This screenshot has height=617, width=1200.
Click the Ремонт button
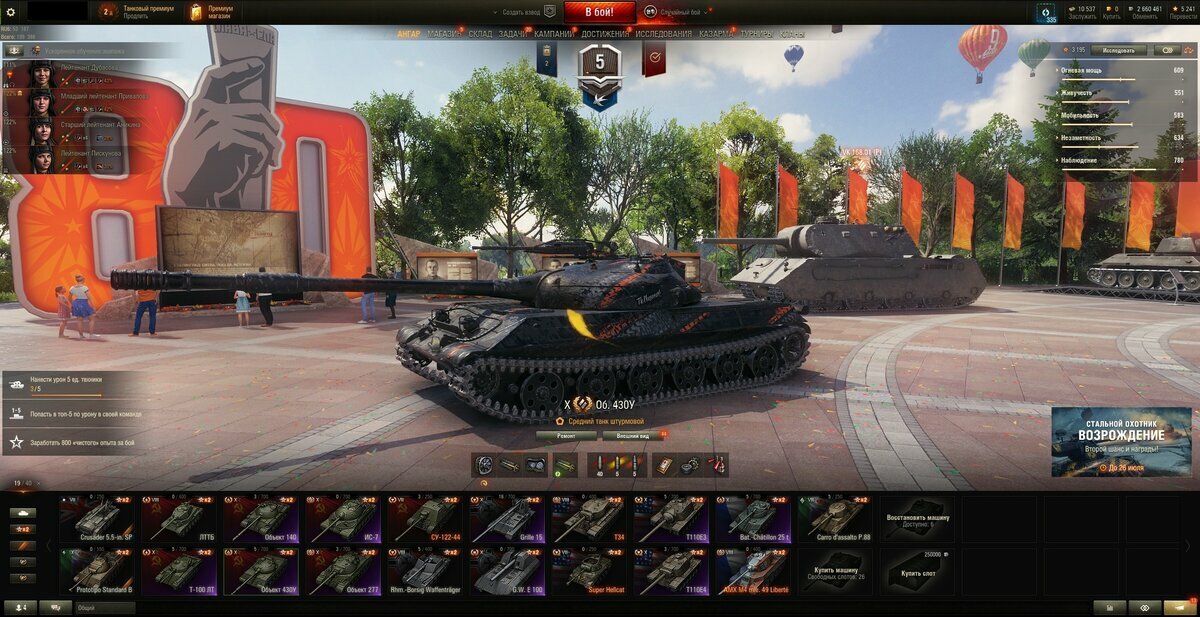[566, 436]
